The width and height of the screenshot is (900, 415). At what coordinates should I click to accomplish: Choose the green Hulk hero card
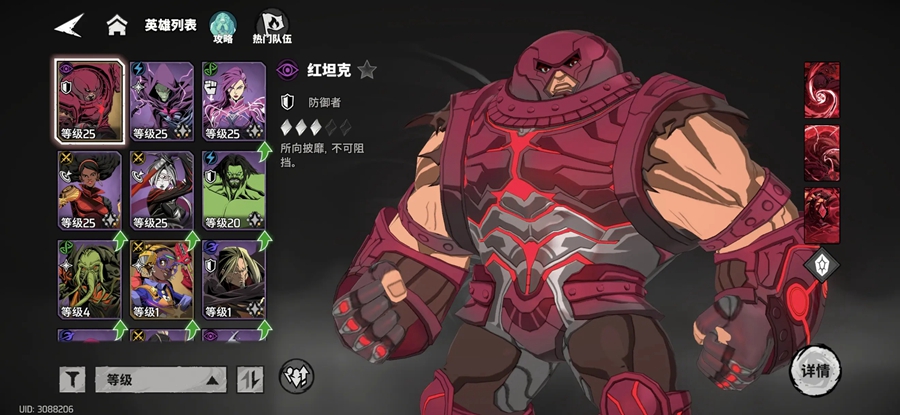pyautogui.click(x=233, y=188)
